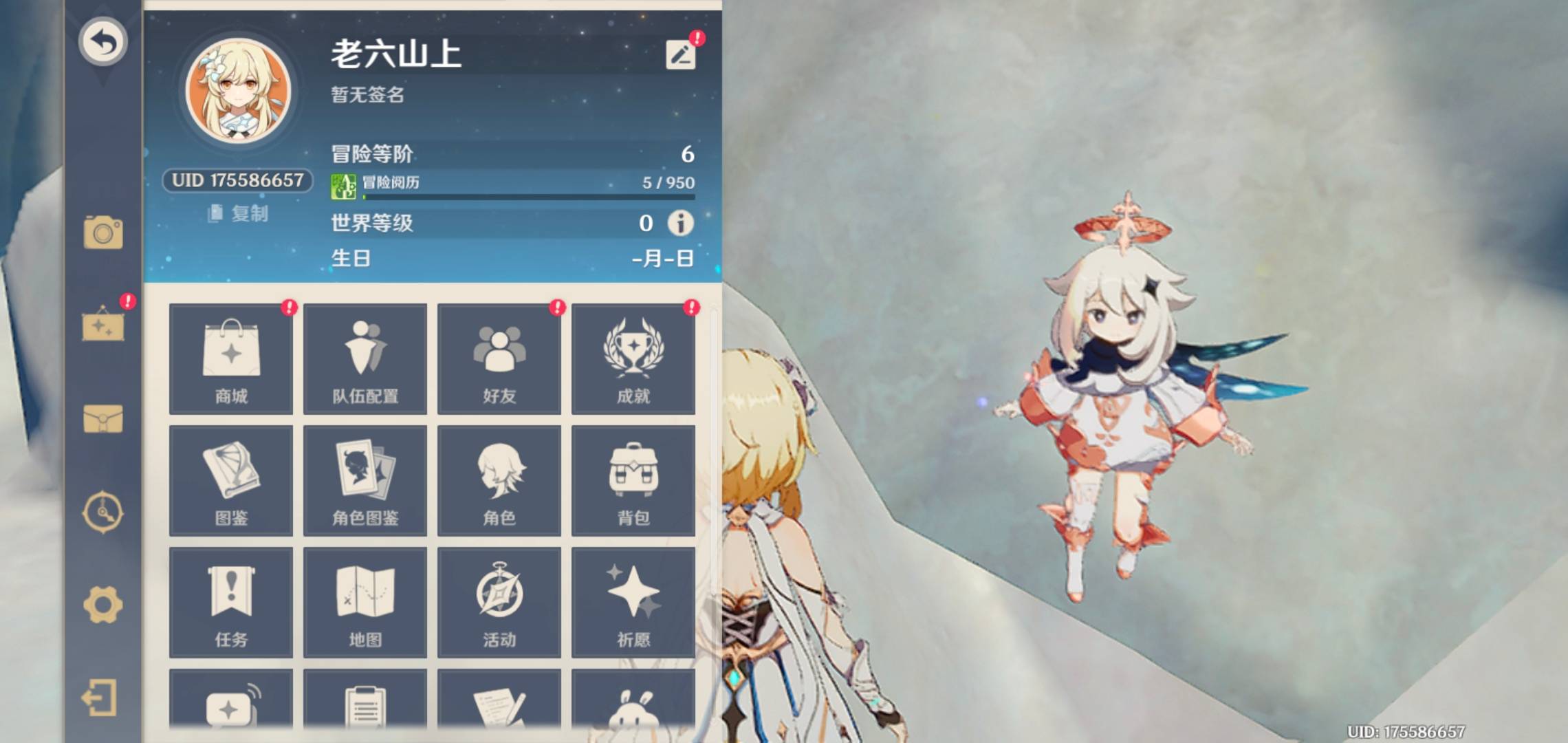Open the camera photo mode

coord(103,233)
